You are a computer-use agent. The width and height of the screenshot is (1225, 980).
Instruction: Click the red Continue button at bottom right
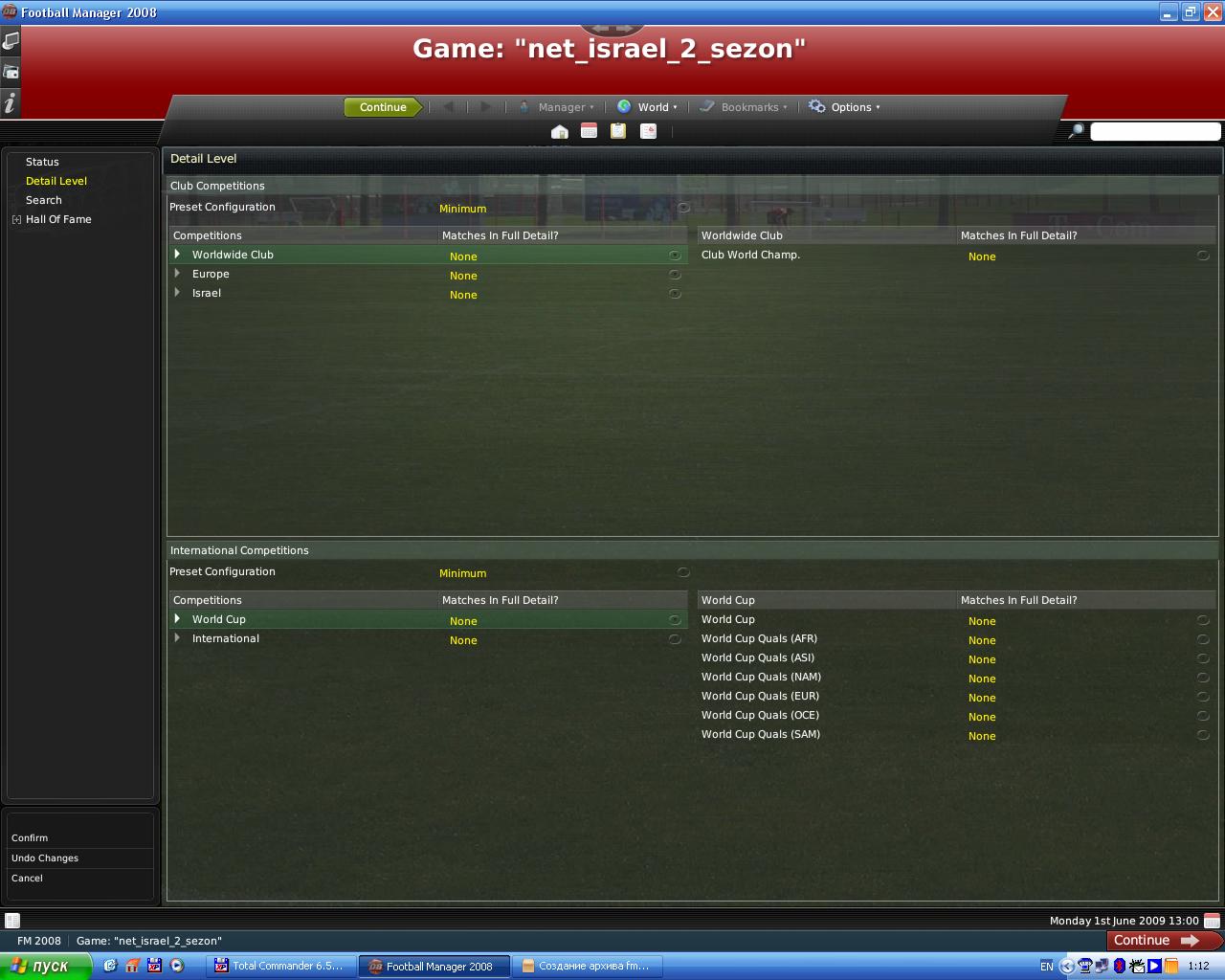coord(1155,941)
